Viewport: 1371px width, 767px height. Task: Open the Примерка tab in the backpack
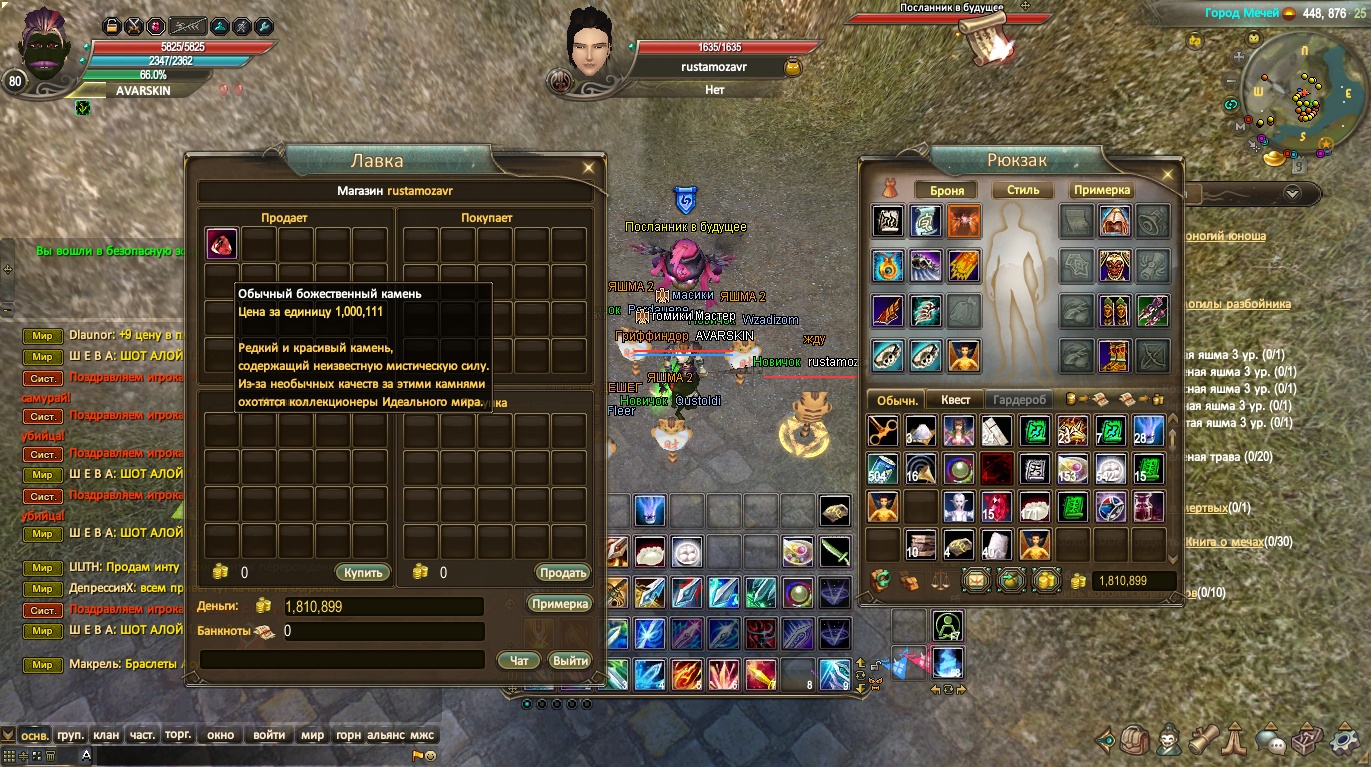coord(1102,190)
